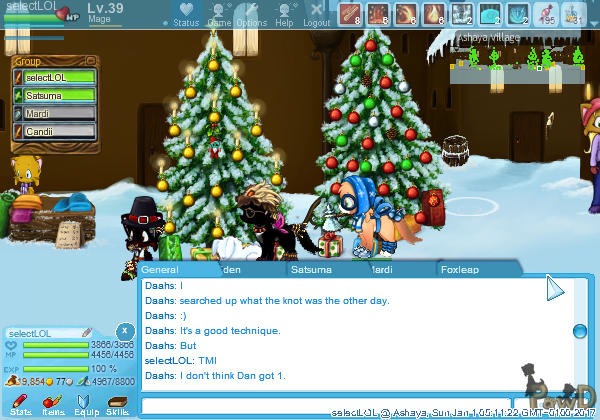The image size is (600, 420).
Task: Open the Equip window
Action: [x=85, y=403]
